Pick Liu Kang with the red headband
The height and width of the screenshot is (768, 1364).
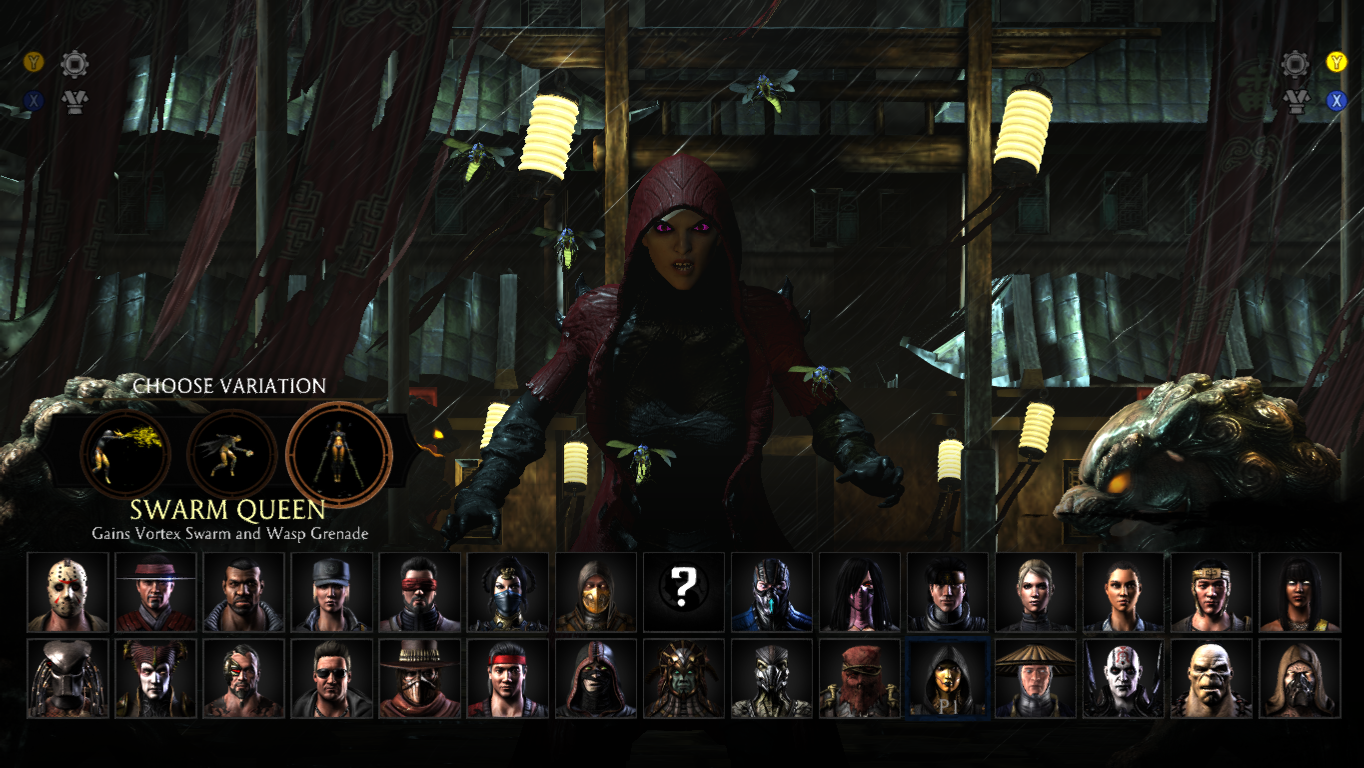click(508, 679)
